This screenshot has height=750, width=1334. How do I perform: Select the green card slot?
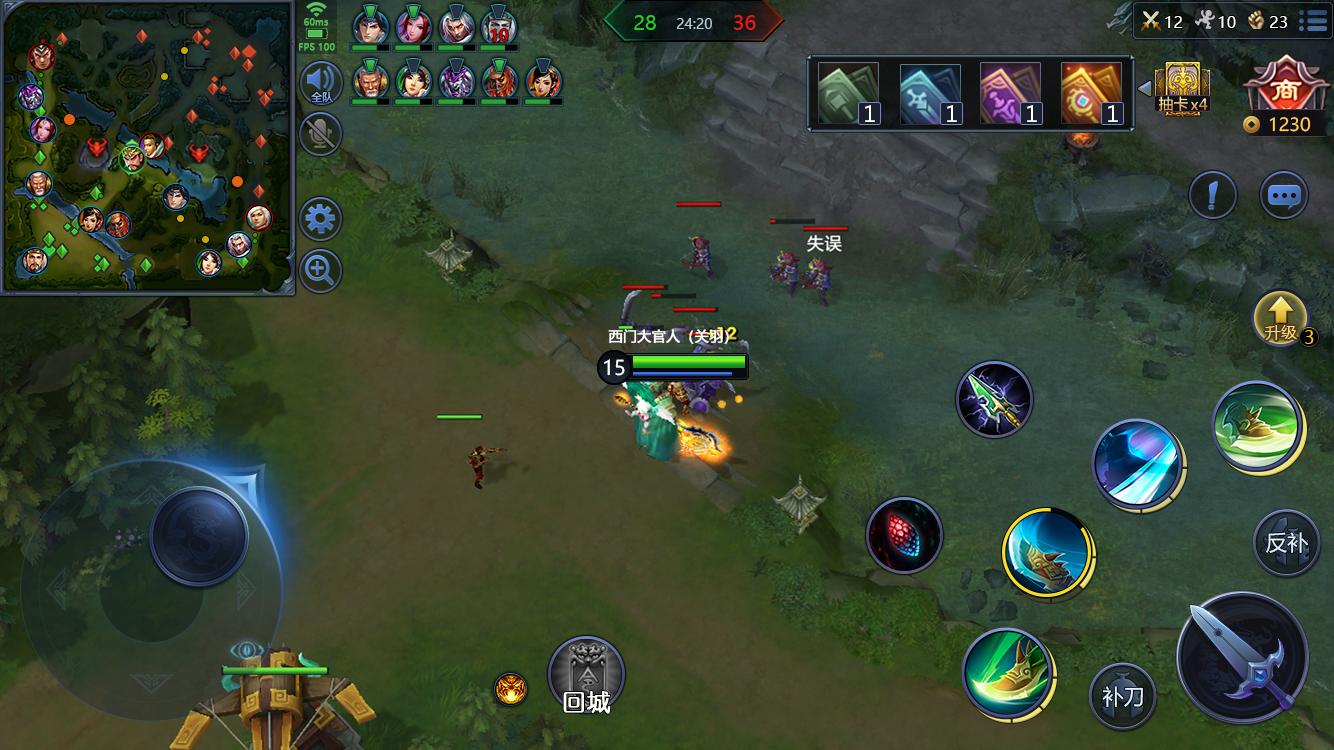[848, 94]
